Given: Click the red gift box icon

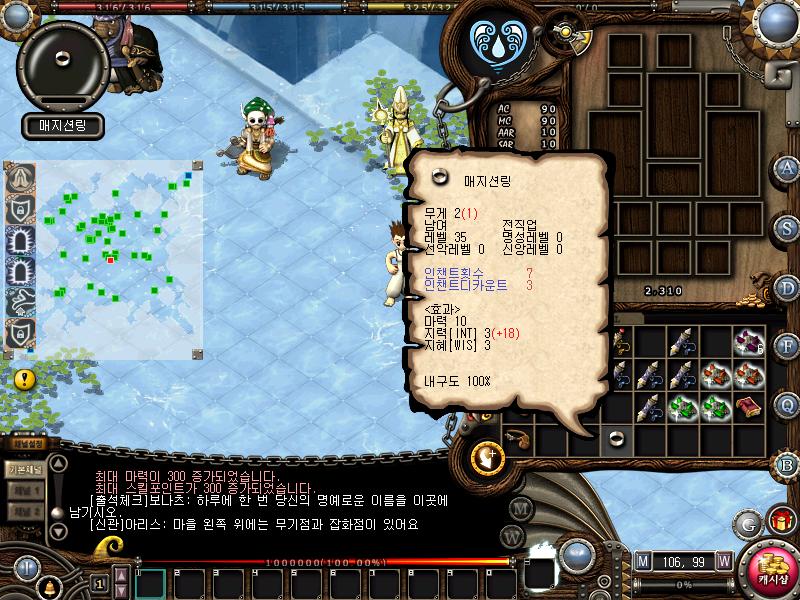Looking at the screenshot, I should point(779,521).
